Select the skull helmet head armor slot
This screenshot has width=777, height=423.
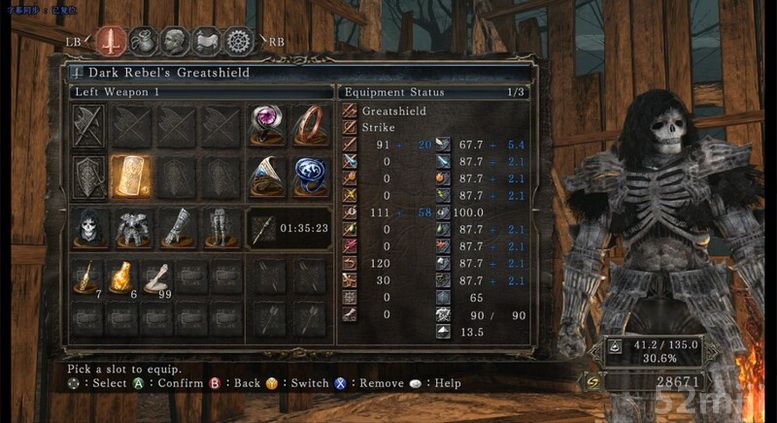[91, 229]
